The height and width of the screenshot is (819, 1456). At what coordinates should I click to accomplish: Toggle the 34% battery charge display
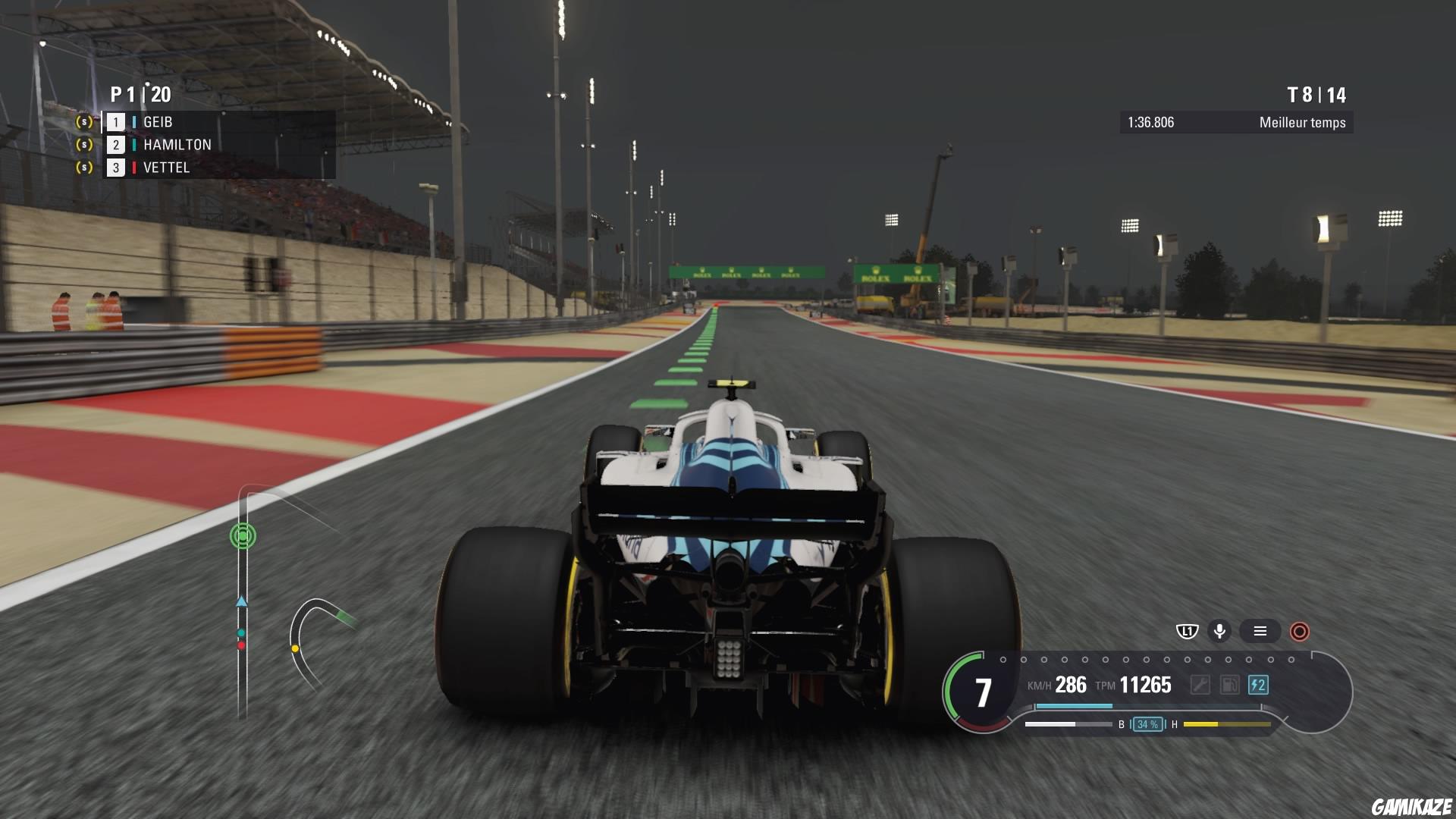click(x=1148, y=725)
